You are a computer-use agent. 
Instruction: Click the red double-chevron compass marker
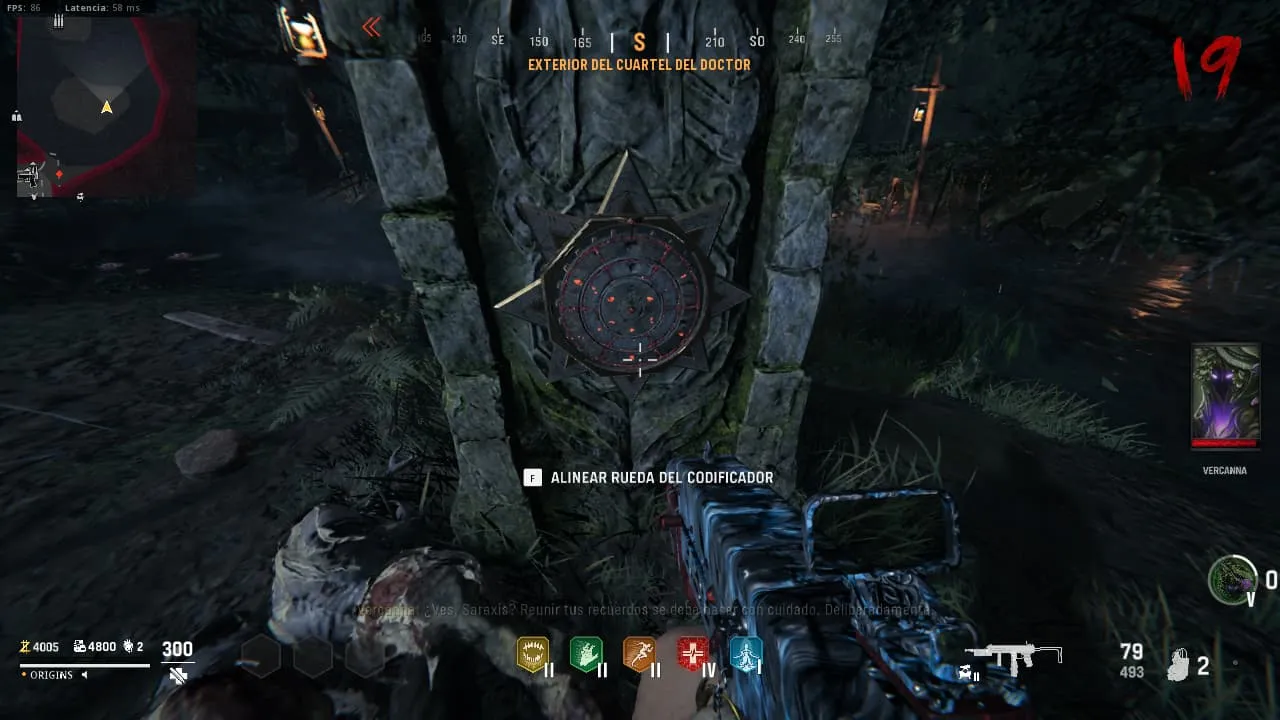coord(371,27)
